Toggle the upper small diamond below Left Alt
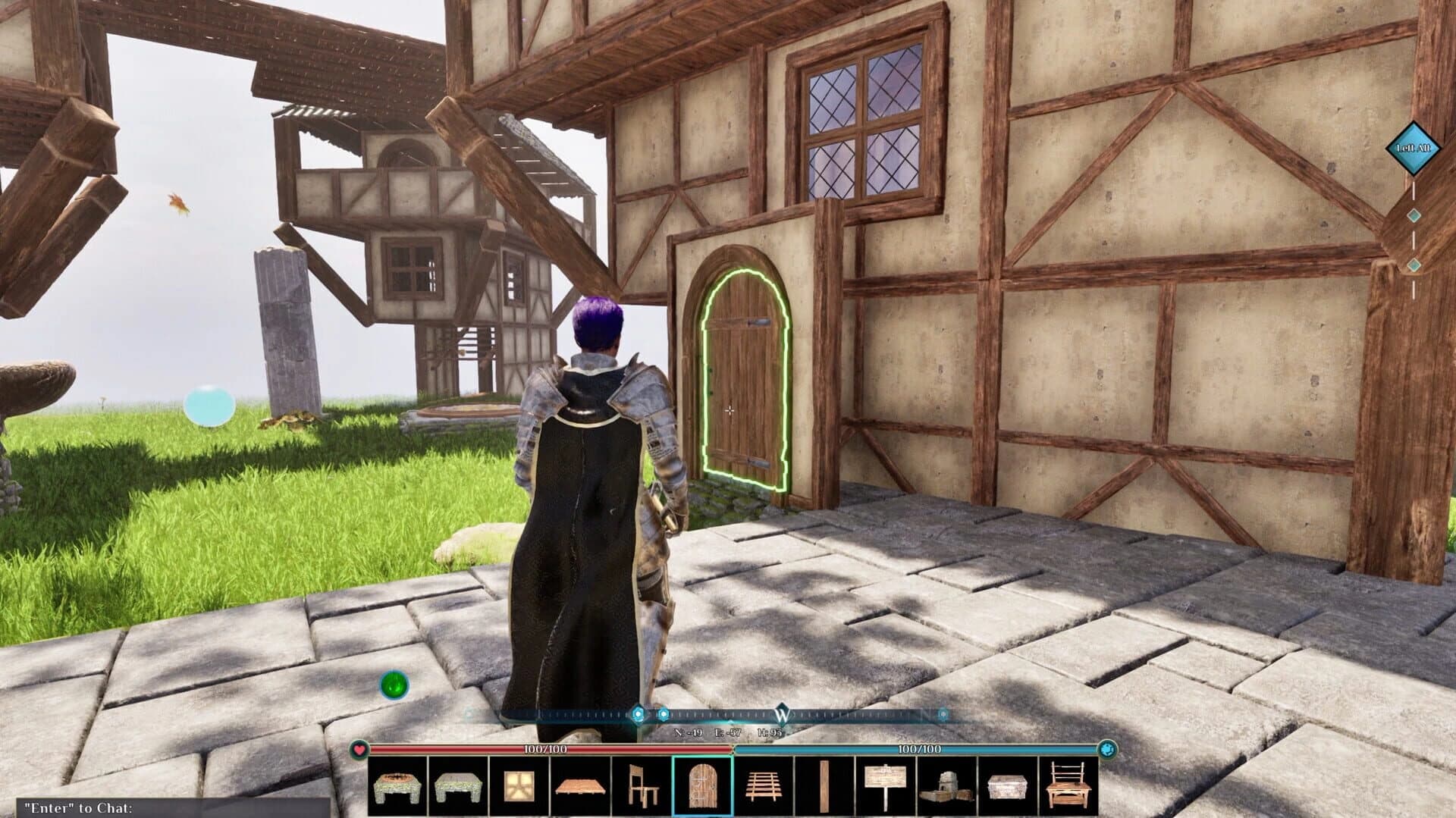This screenshot has width=1456, height=818. coord(1412,214)
